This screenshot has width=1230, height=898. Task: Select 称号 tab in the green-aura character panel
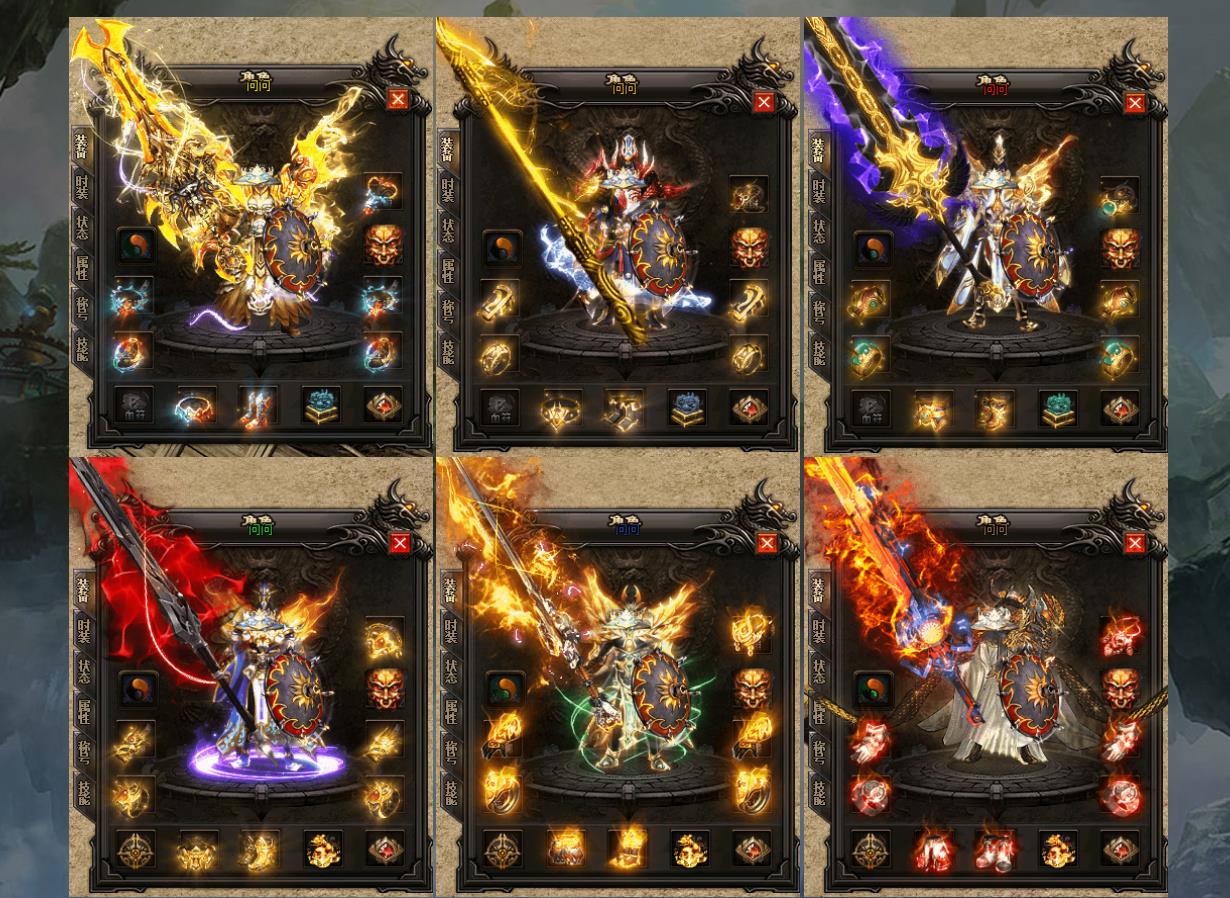(x=450, y=751)
